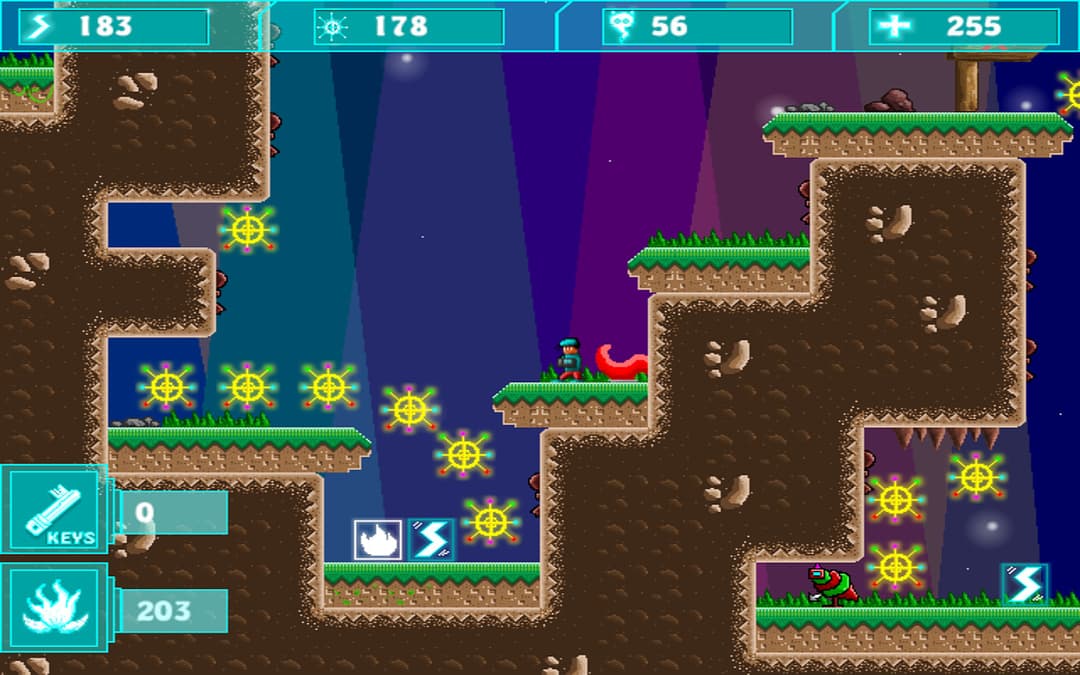The height and width of the screenshot is (675, 1080).
Task: Select the plus sign health icon
Action: point(895,27)
